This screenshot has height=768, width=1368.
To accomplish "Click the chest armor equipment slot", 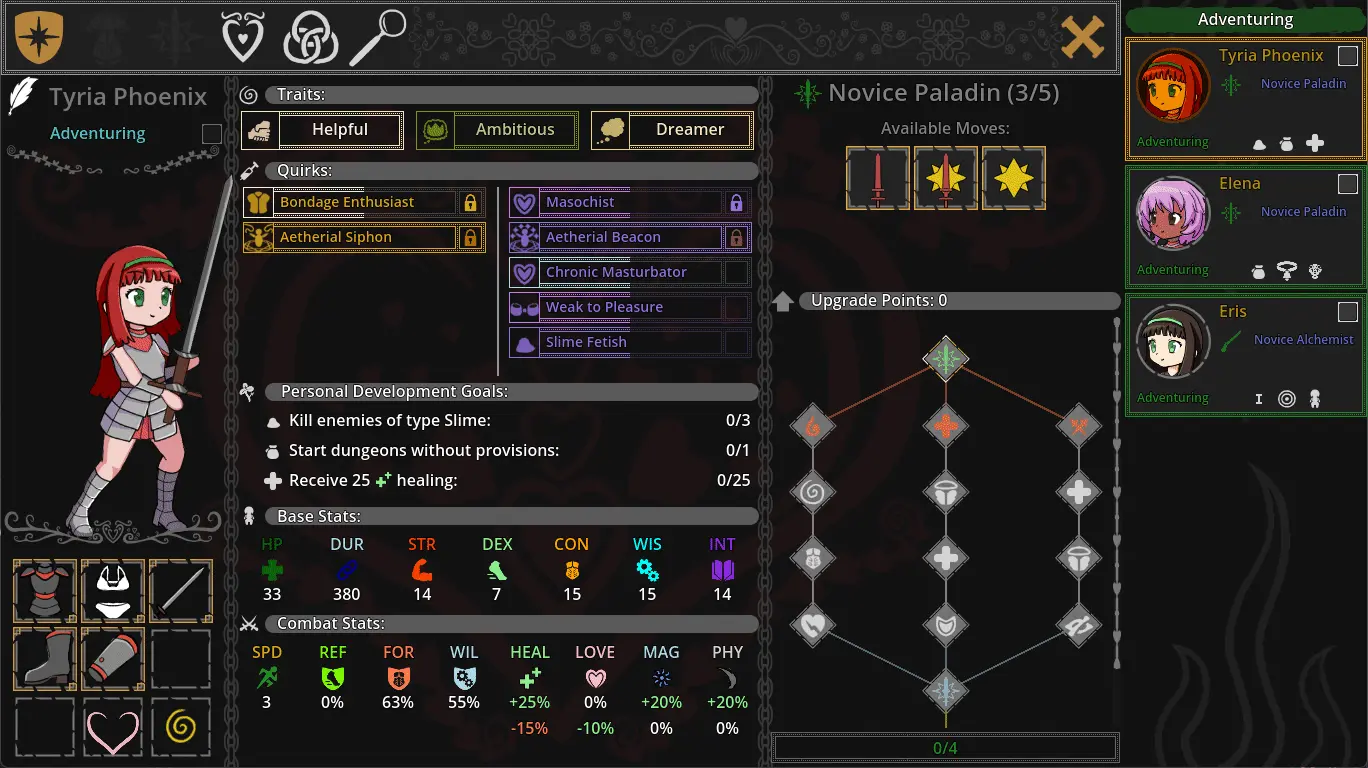I will tap(45, 590).
